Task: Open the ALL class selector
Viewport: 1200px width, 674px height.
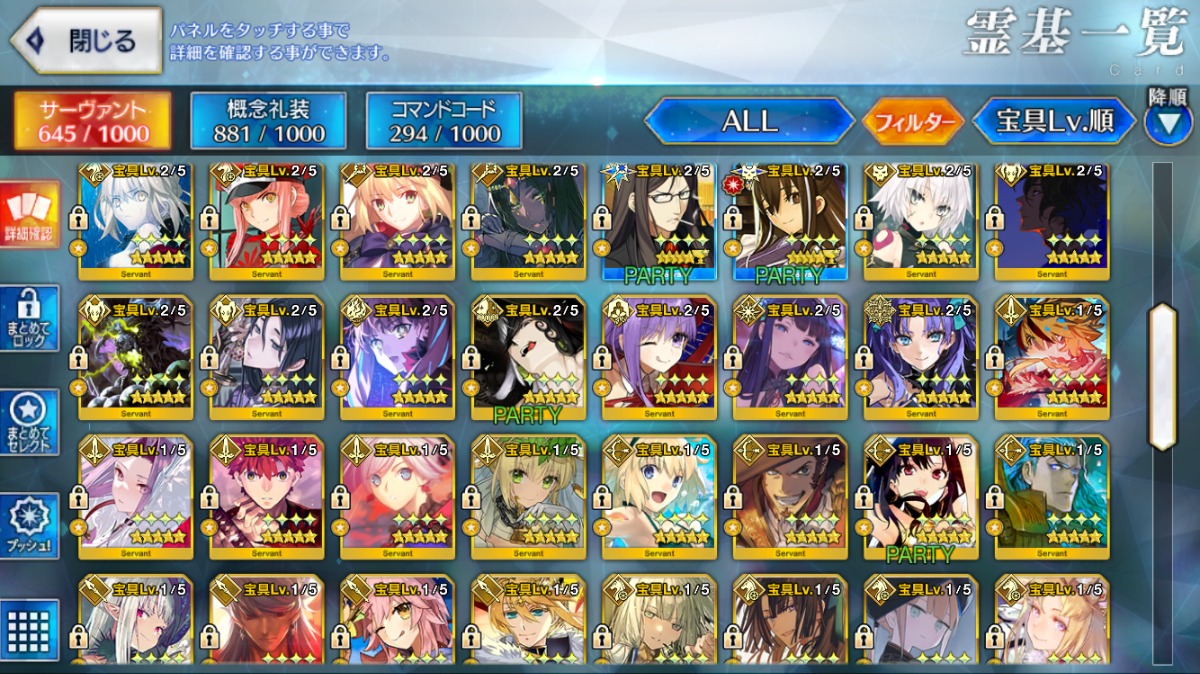Action: pyautogui.click(x=749, y=122)
